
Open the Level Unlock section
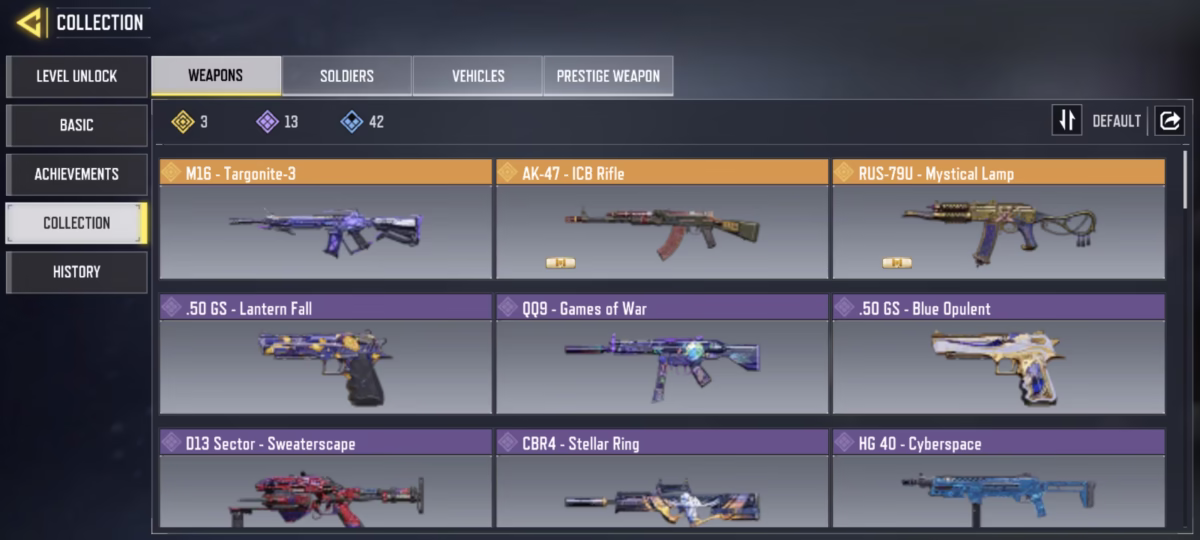coord(76,76)
